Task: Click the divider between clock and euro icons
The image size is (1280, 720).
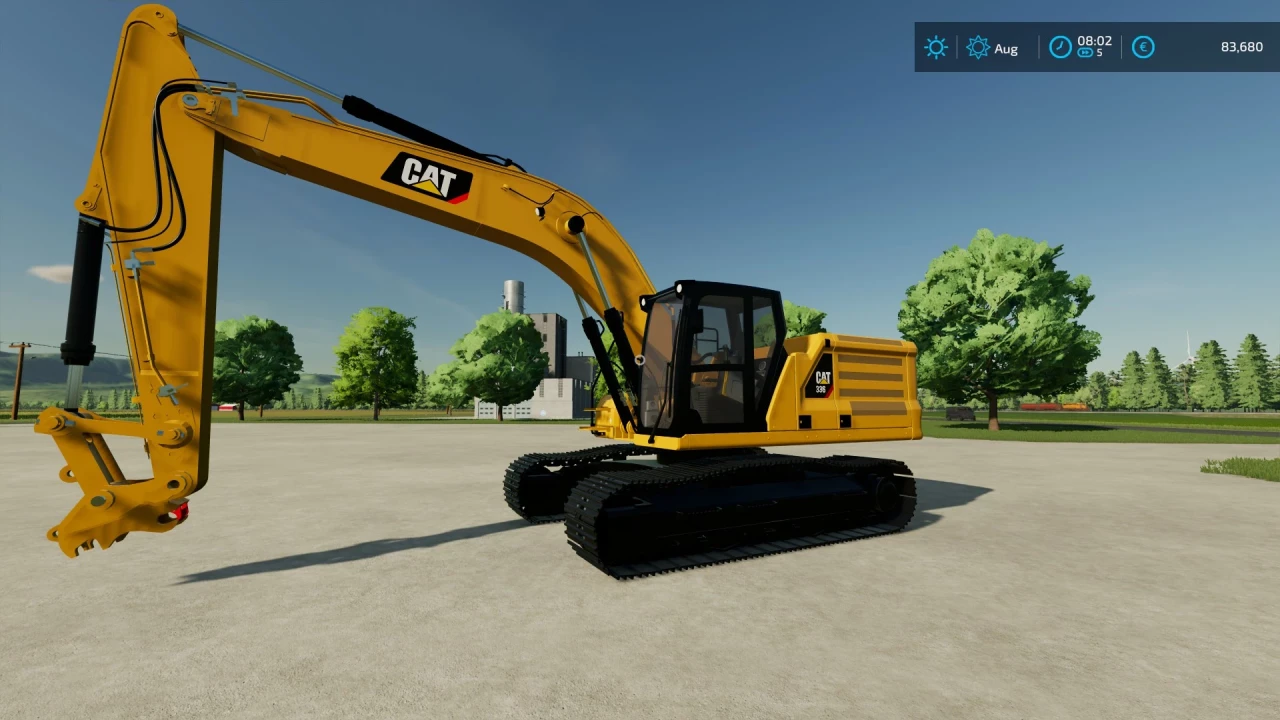Action: point(1121,47)
